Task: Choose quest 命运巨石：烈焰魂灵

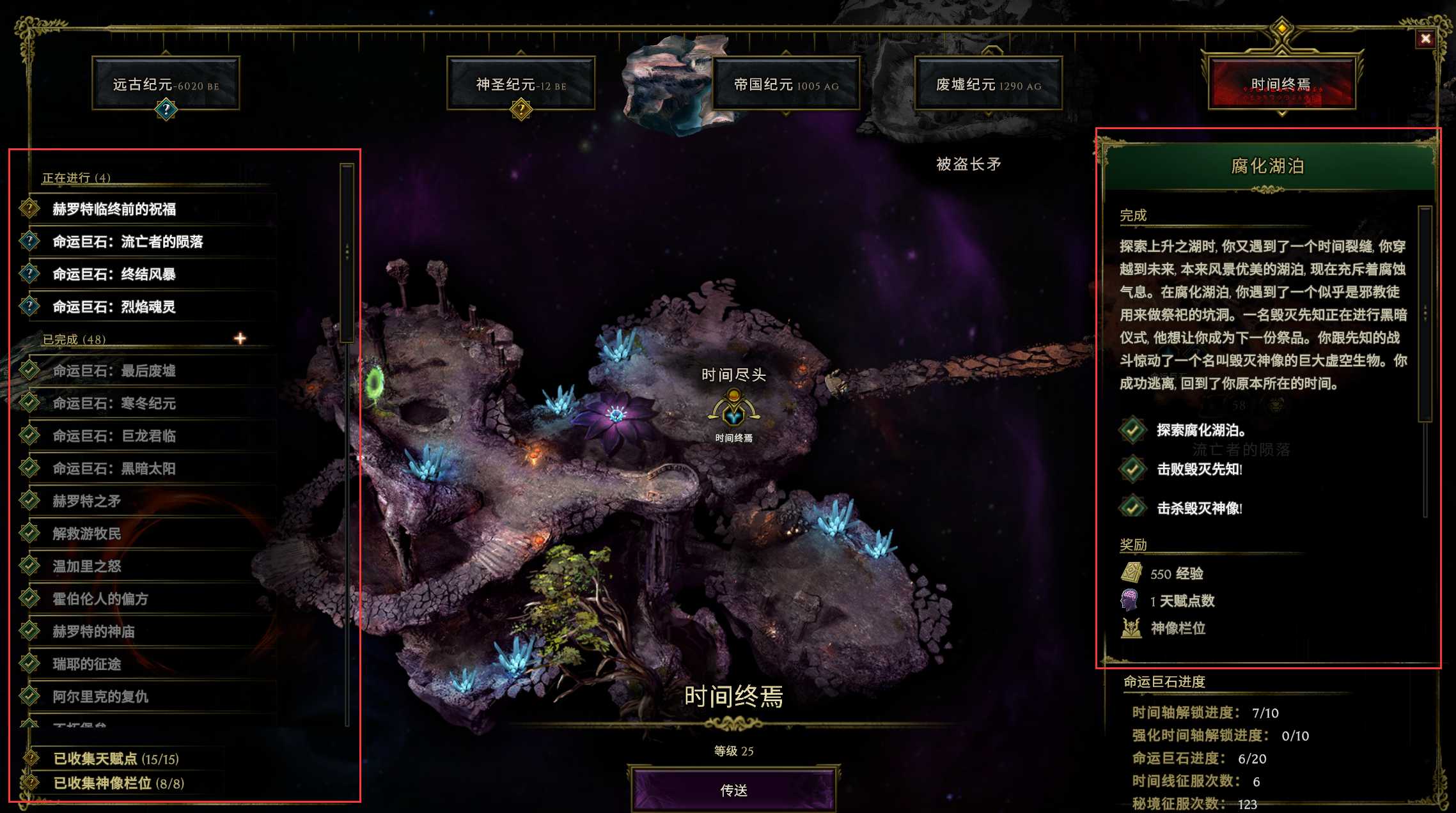Action: [114, 307]
